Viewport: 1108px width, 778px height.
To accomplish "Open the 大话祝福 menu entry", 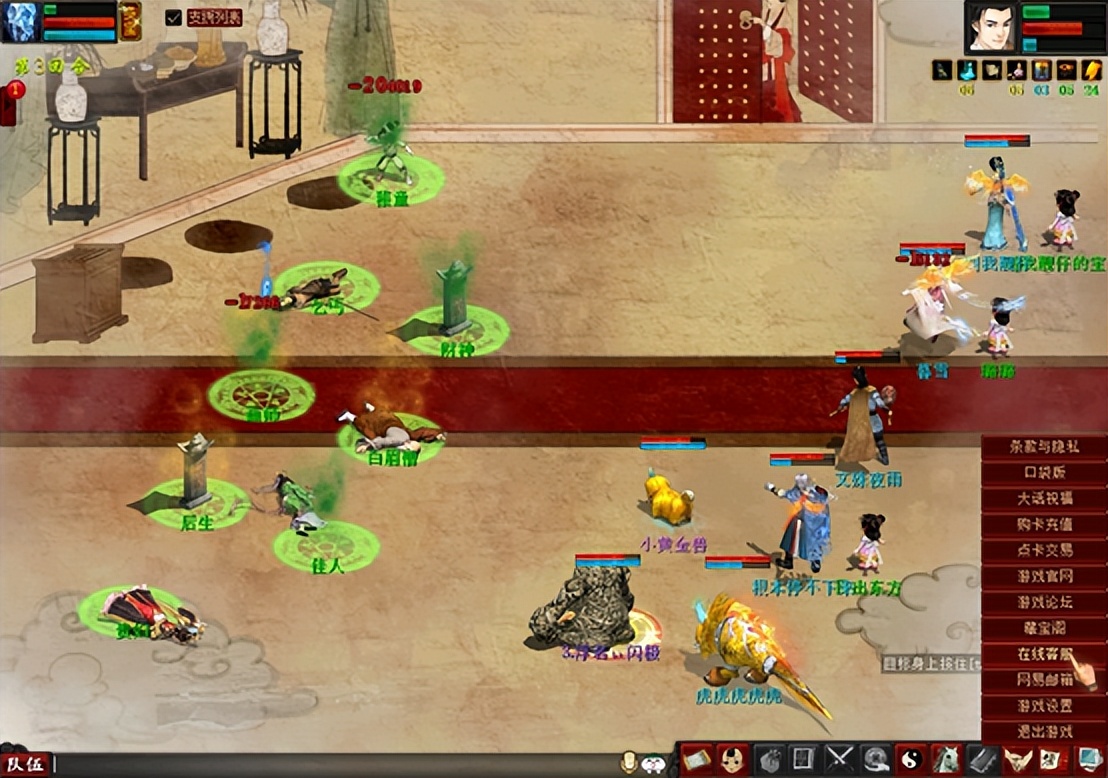I will [1044, 498].
